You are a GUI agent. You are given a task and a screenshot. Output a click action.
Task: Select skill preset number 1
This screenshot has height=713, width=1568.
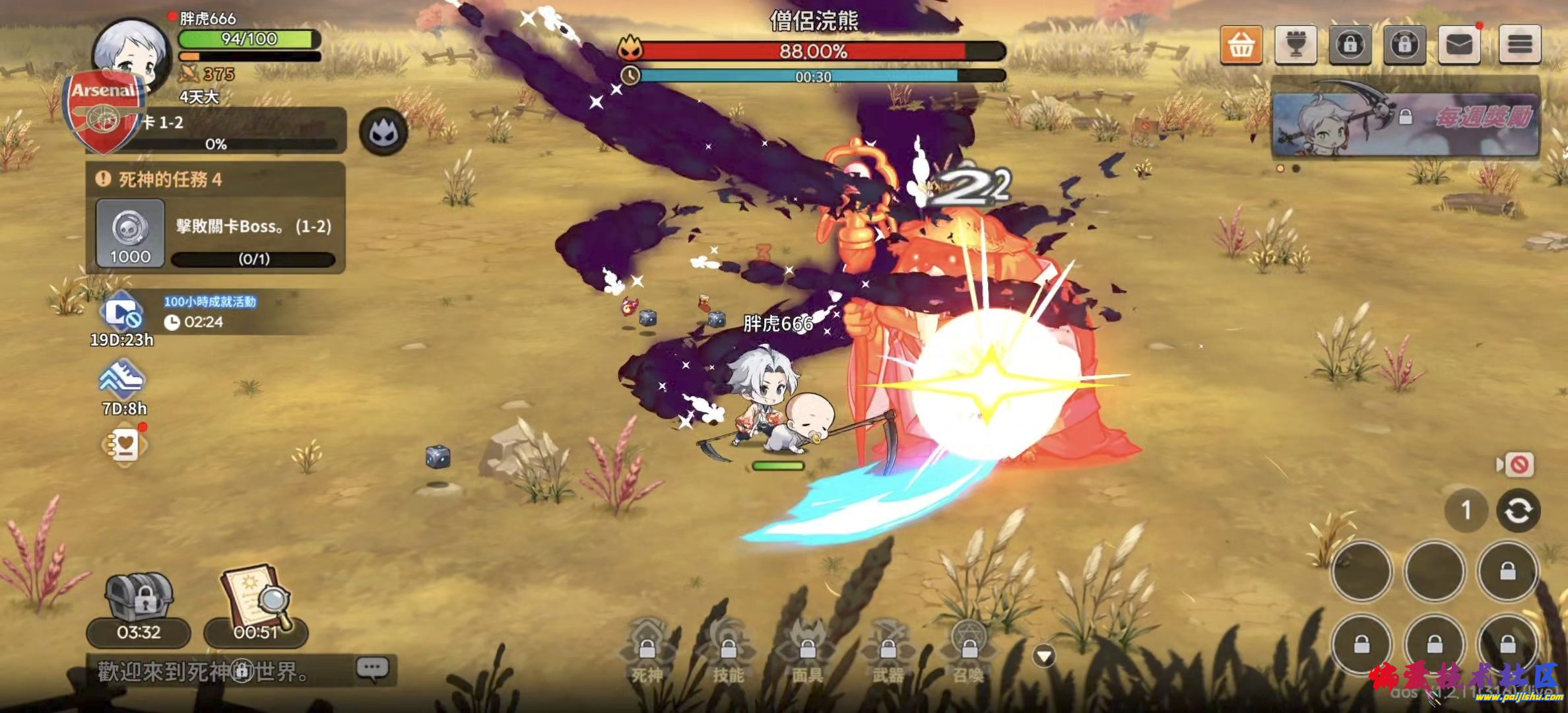tap(1466, 510)
